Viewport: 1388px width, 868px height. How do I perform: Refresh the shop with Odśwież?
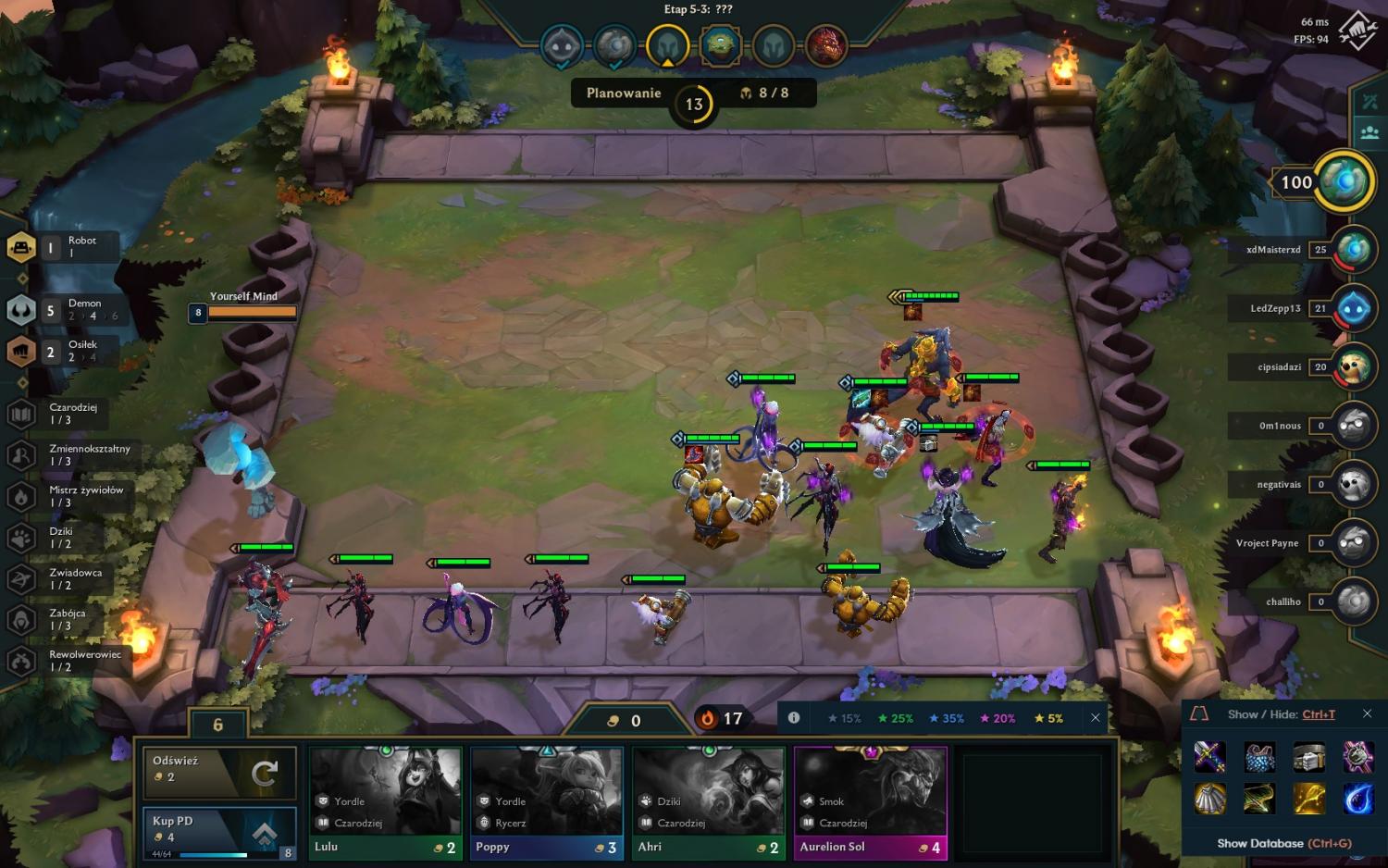pyautogui.click(x=219, y=772)
